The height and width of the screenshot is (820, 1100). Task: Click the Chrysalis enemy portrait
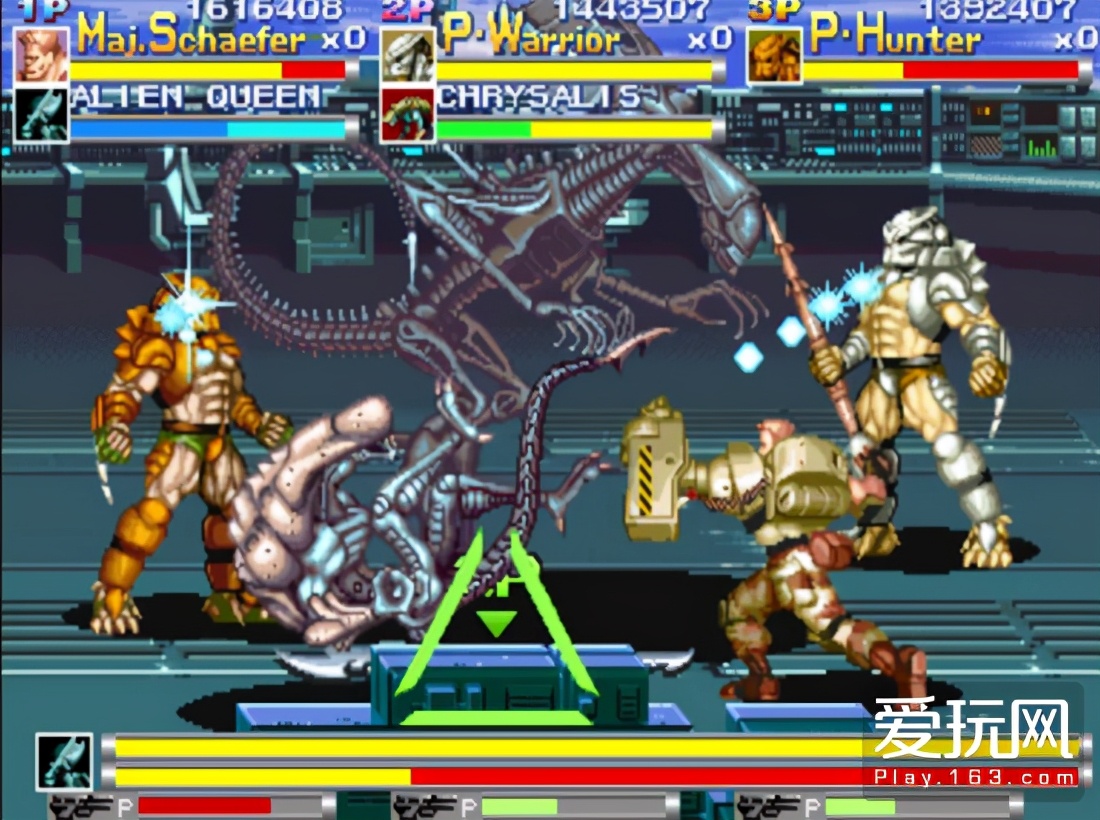pyautogui.click(x=408, y=115)
